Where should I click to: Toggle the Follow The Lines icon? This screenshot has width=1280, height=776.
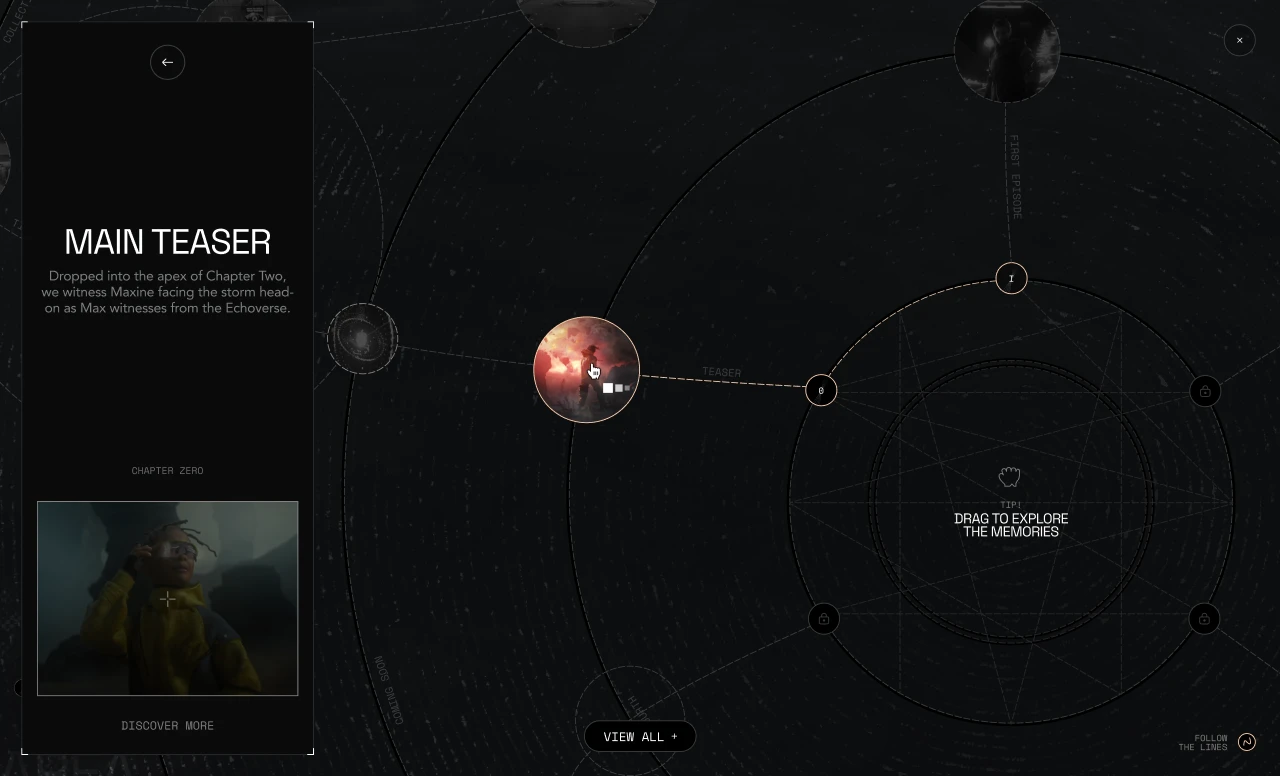click(1246, 742)
